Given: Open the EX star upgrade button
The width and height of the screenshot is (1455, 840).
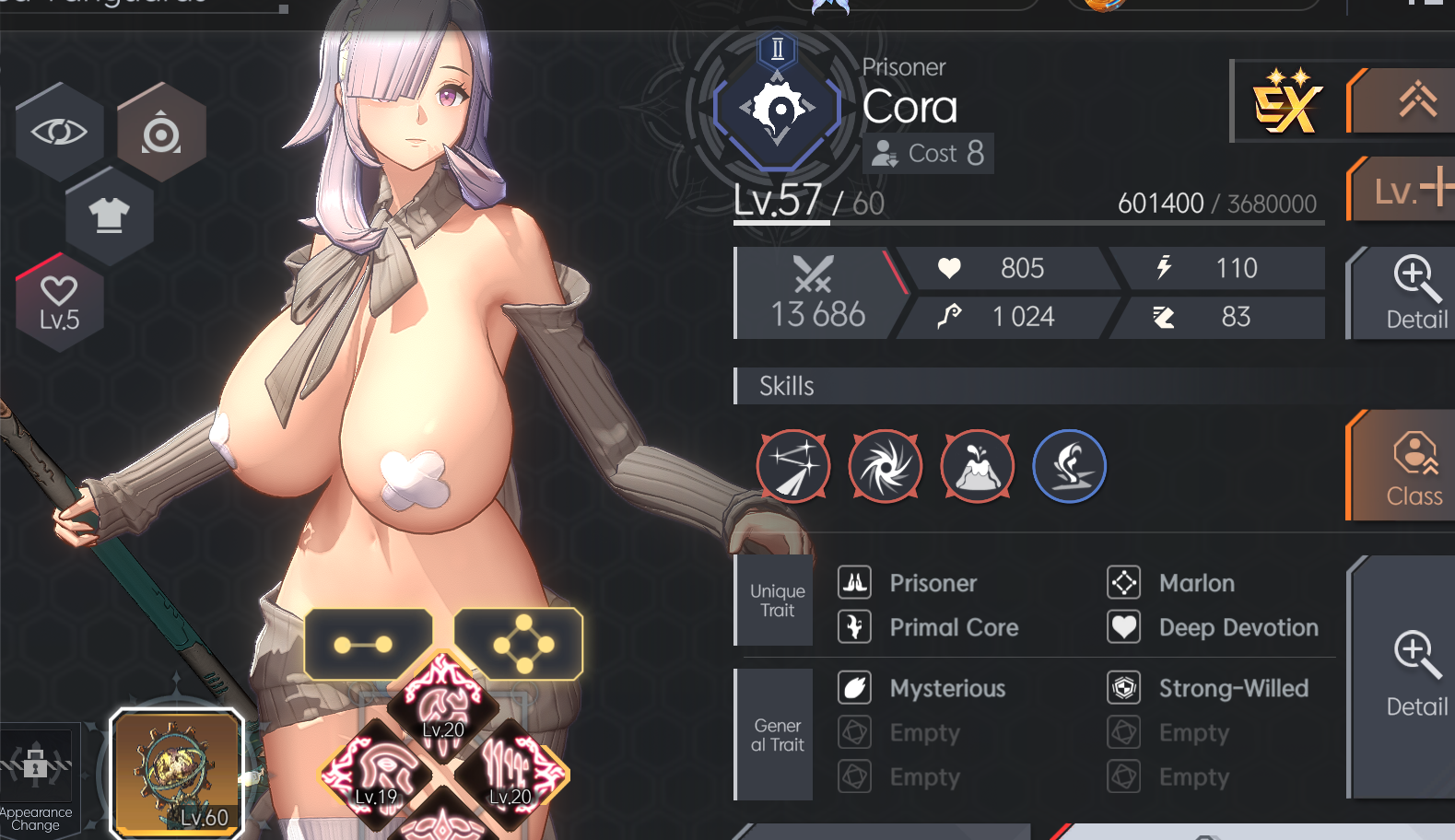Looking at the screenshot, I should pos(1287,103).
